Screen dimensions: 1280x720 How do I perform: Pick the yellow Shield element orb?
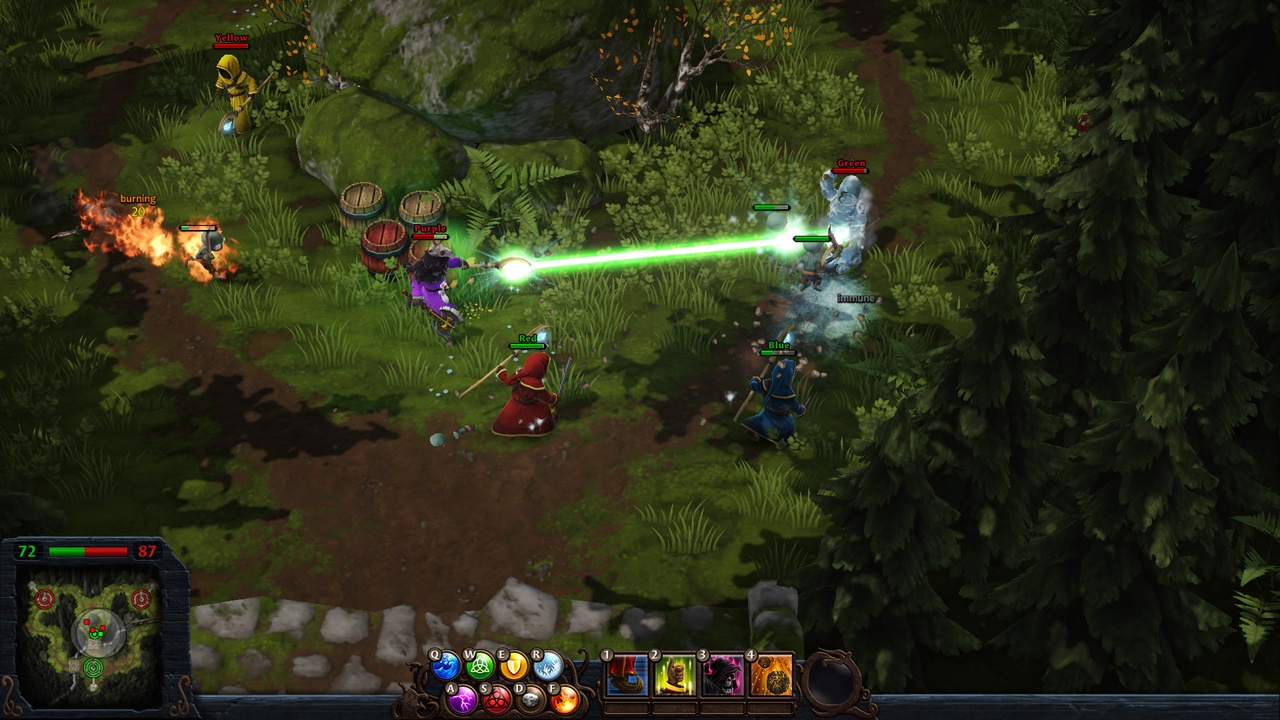(514, 666)
